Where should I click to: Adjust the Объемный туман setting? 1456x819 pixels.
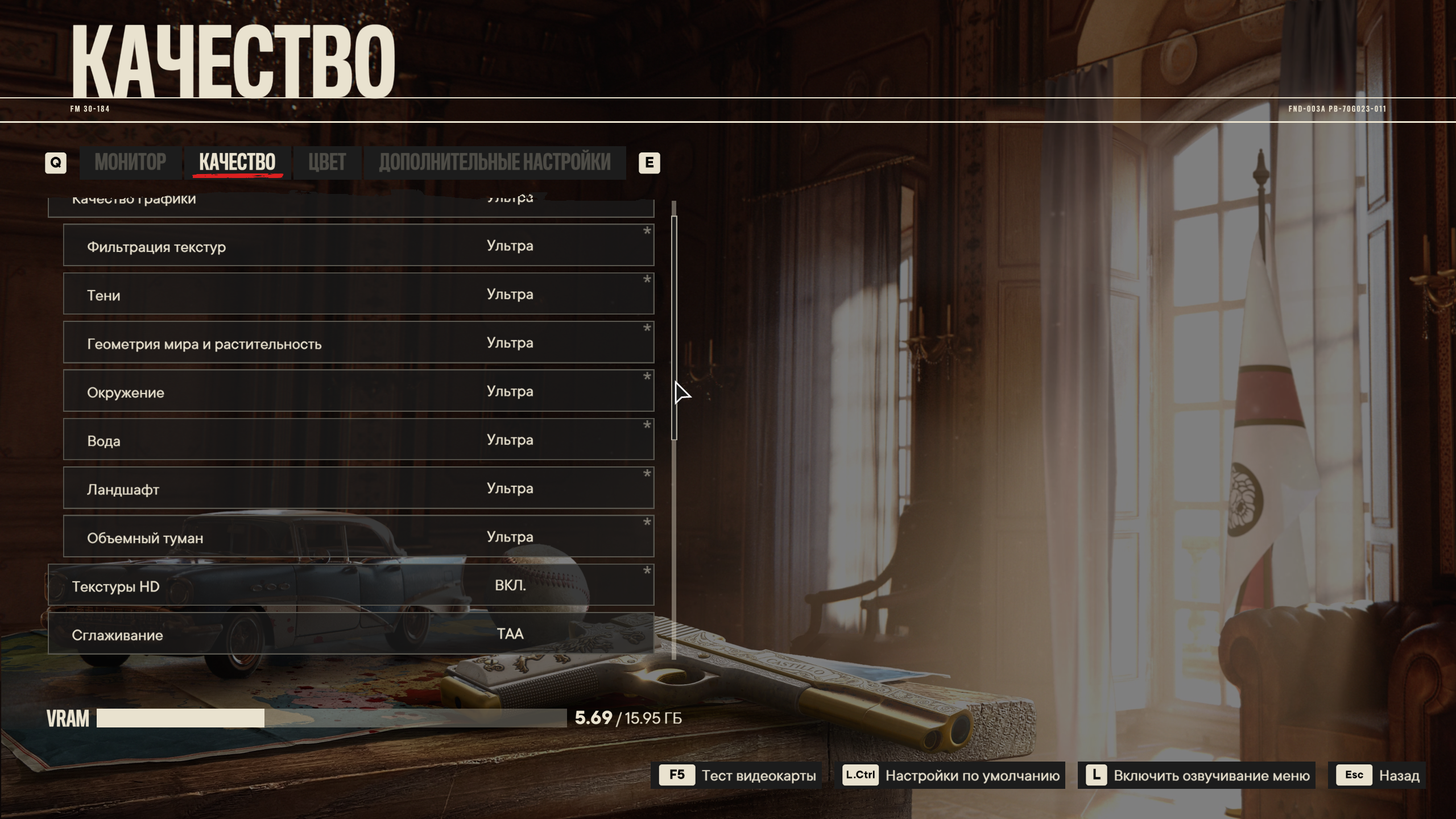tap(358, 537)
